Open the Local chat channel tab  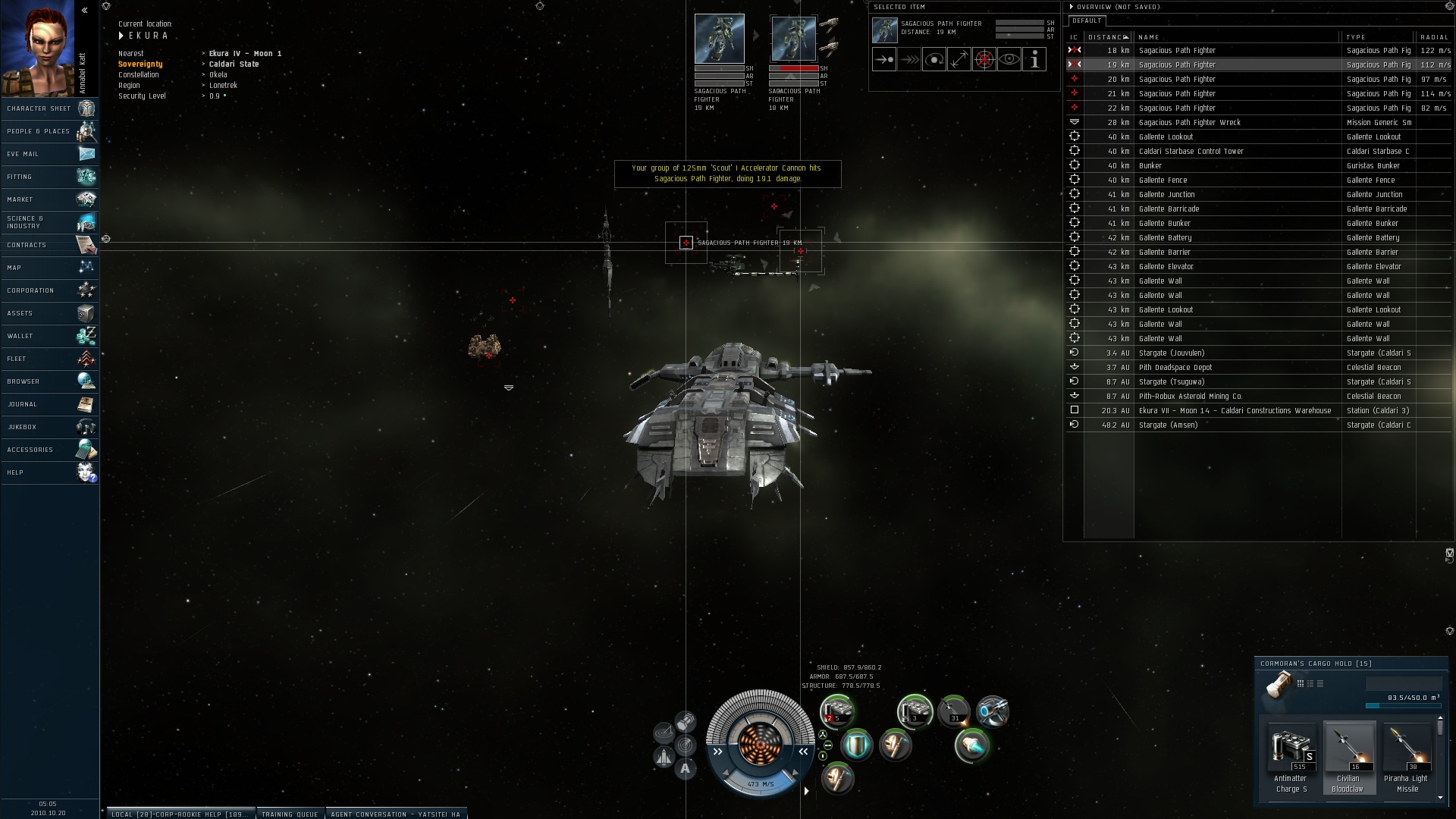point(179,814)
